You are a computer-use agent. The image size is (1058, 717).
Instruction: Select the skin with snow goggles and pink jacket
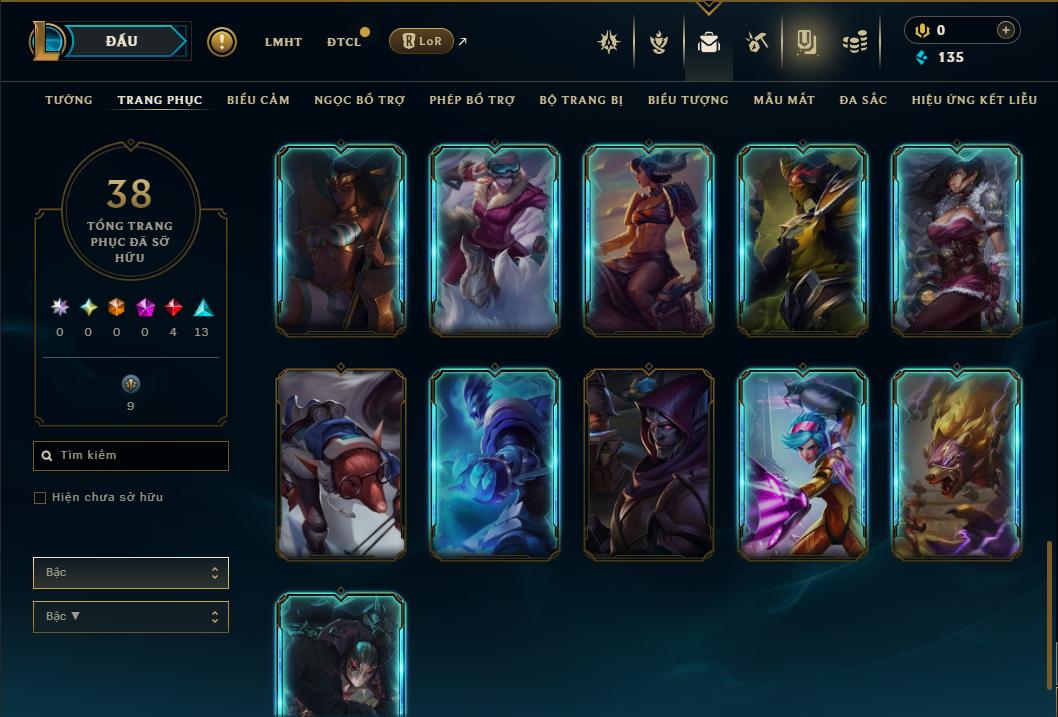click(x=495, y=240)
